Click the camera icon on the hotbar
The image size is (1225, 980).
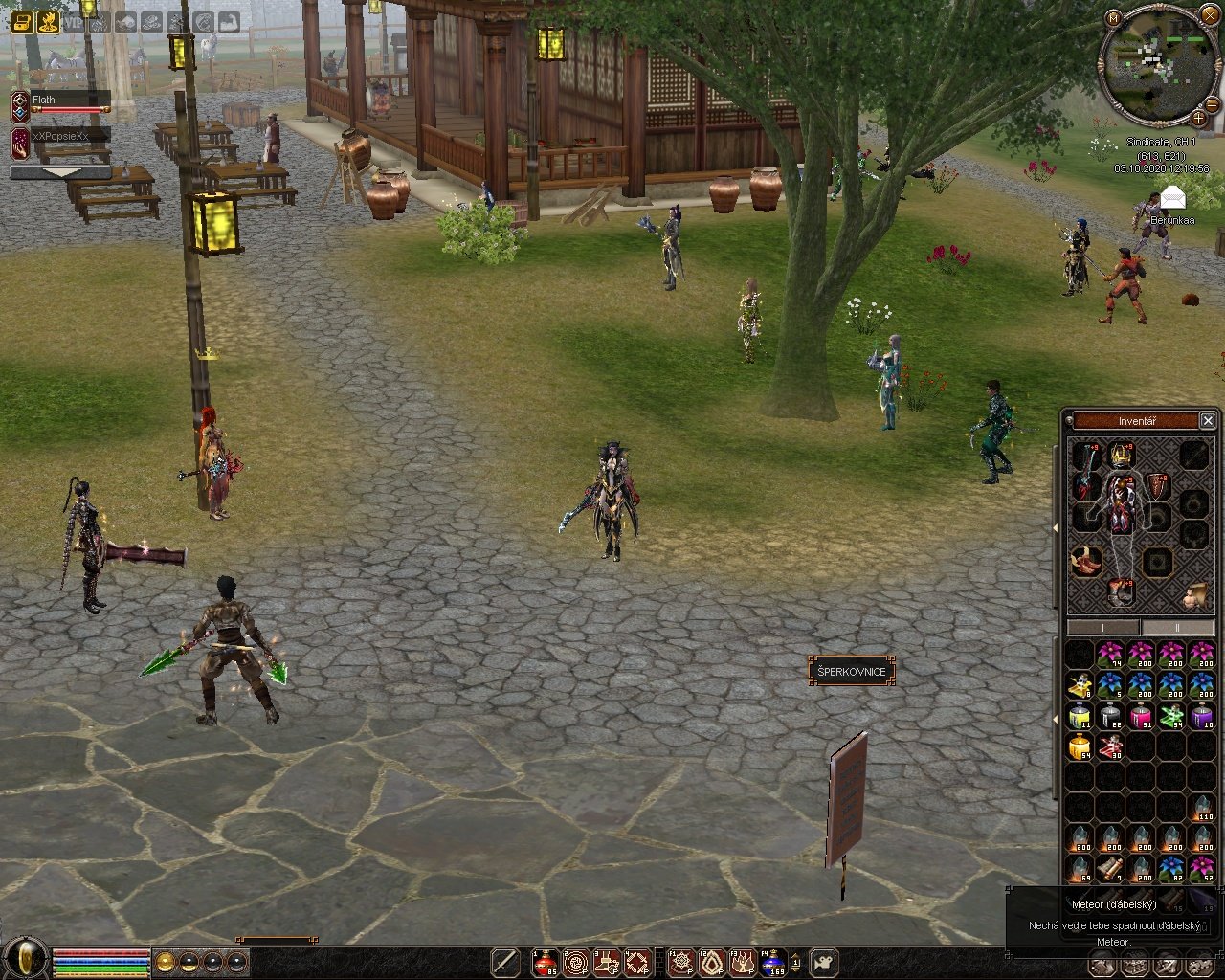click(824, 963)
